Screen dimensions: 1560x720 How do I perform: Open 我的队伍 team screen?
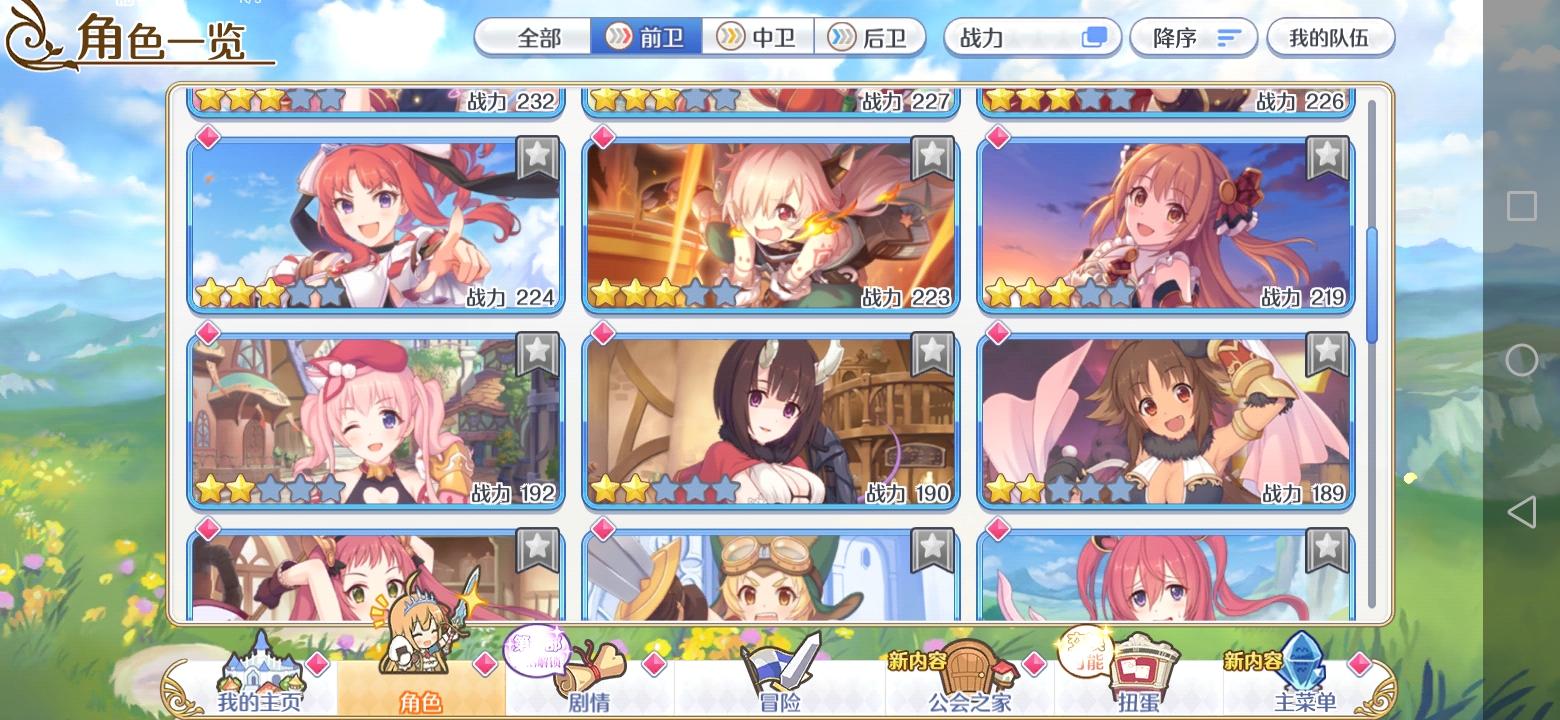coord(1330,37)
